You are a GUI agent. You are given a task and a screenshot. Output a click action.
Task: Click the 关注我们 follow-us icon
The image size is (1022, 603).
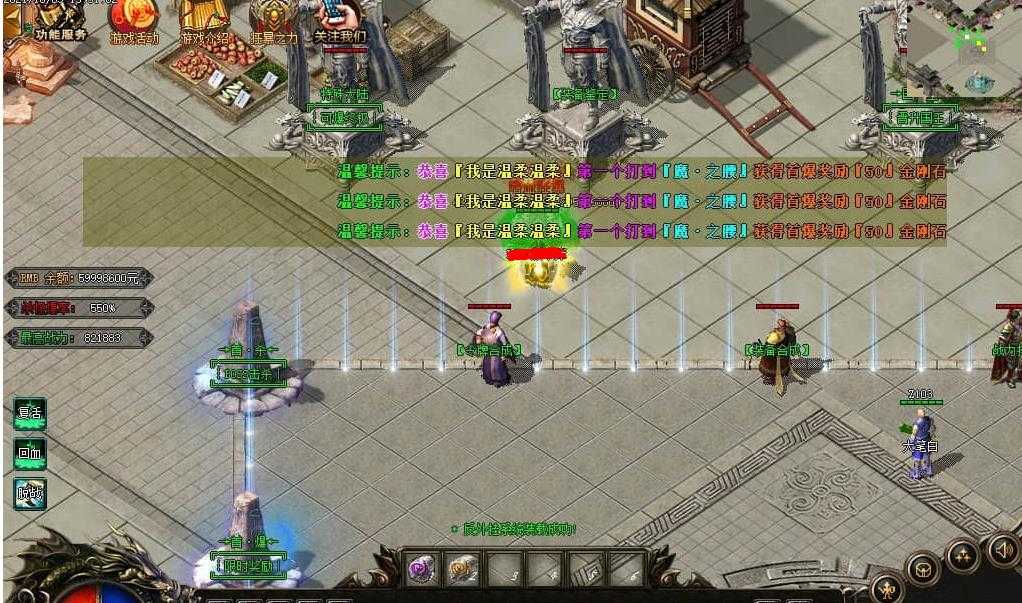tap(340, 20)
